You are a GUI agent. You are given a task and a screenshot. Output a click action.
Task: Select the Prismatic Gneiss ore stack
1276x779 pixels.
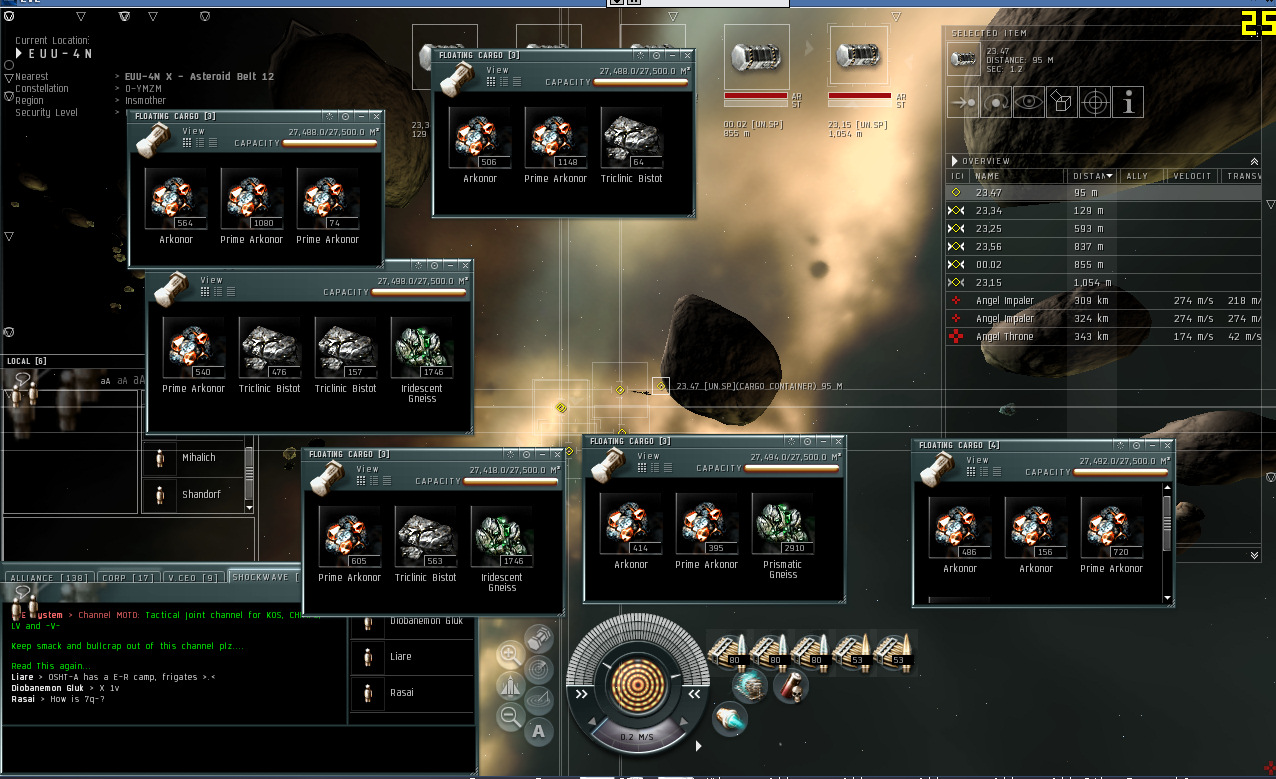782,525
